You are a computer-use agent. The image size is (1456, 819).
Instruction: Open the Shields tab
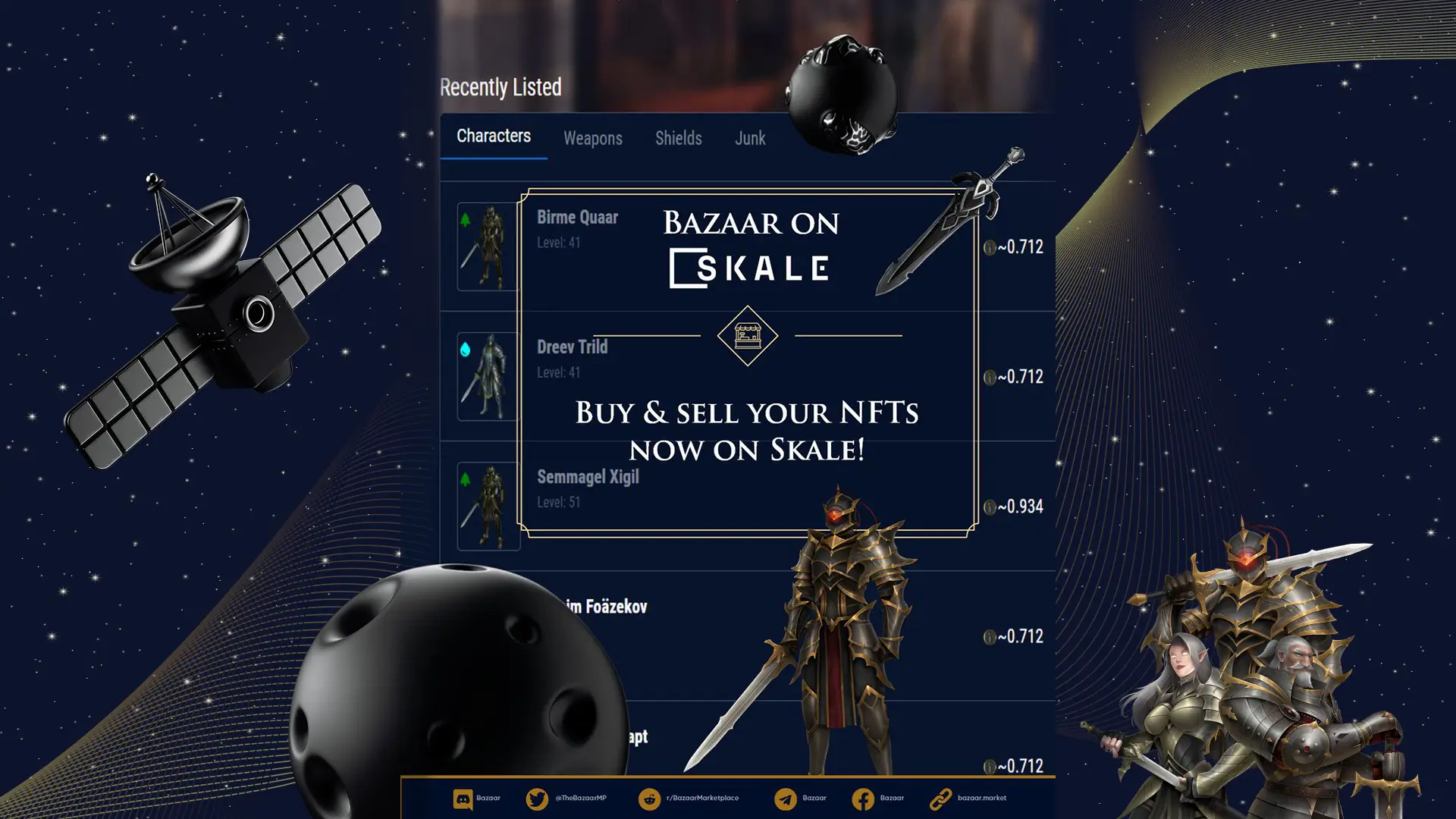678,138
